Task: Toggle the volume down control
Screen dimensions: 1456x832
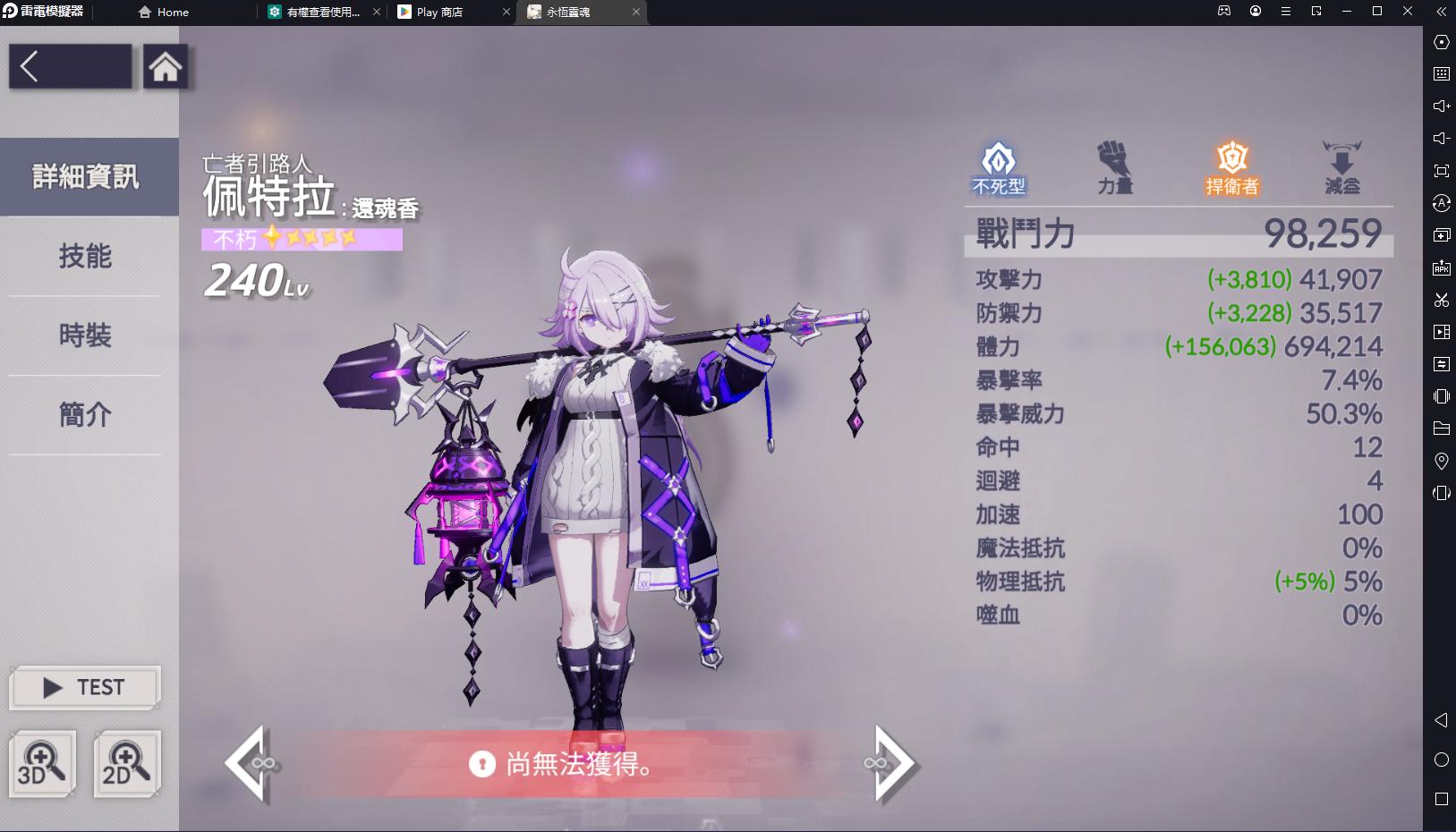Action: click(1443, 137)
